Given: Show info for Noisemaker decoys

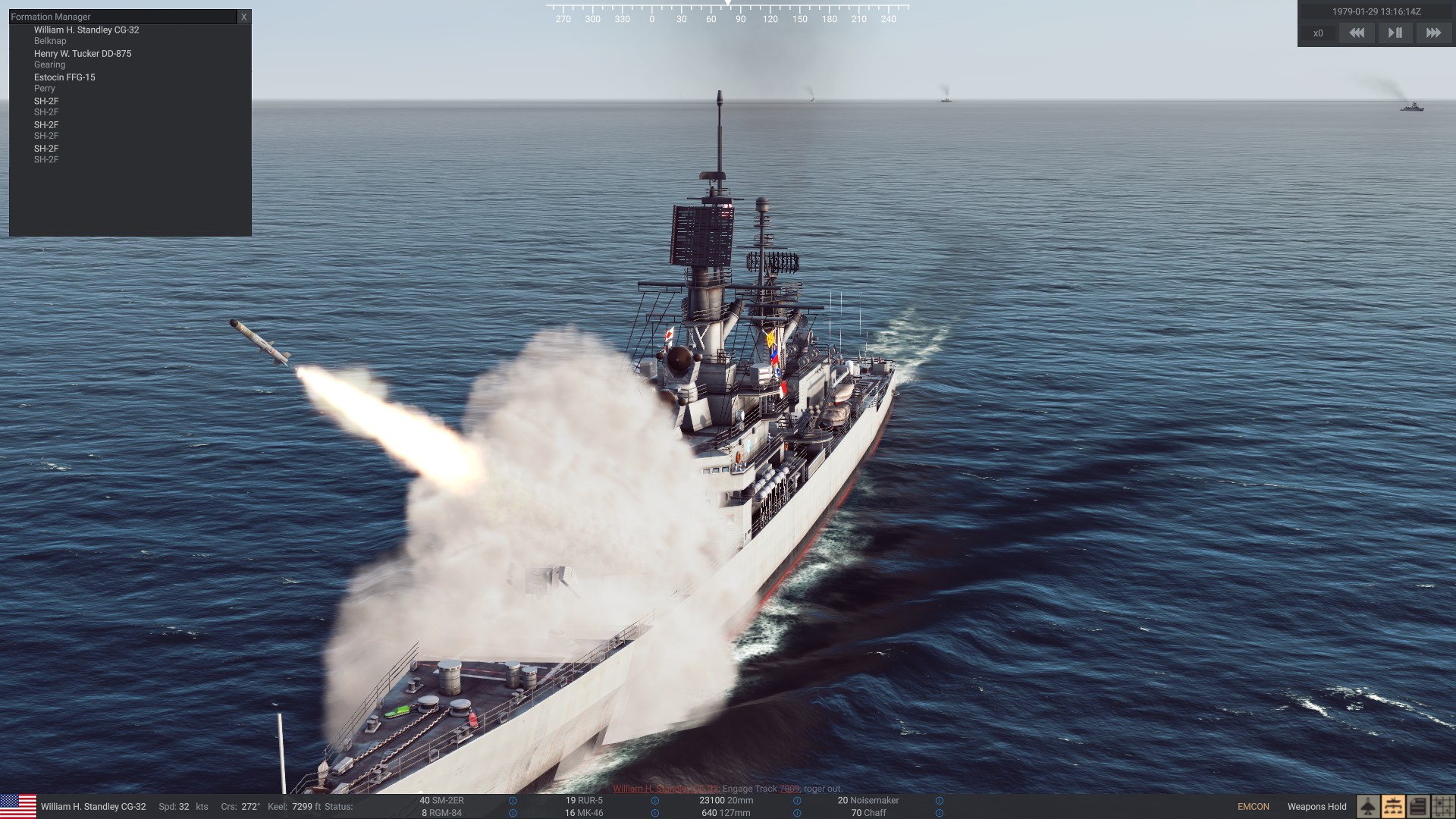Looking at the screenshot, I should (x=940, y=801).
